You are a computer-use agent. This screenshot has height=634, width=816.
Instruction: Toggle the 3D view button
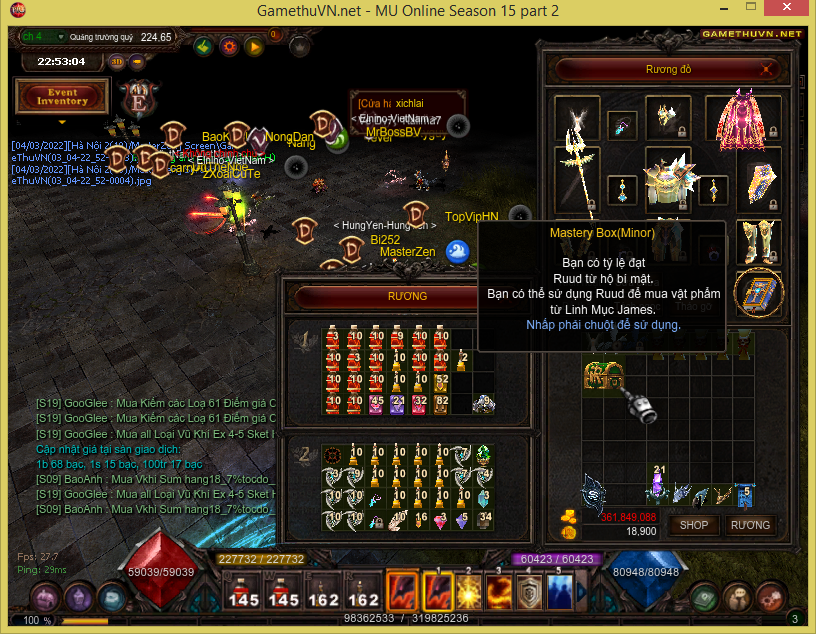(117, 61)
